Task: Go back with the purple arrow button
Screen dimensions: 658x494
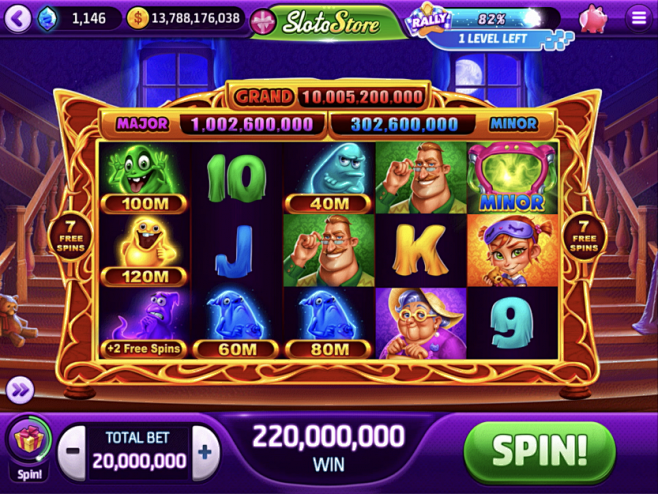Action: (17, 18)
